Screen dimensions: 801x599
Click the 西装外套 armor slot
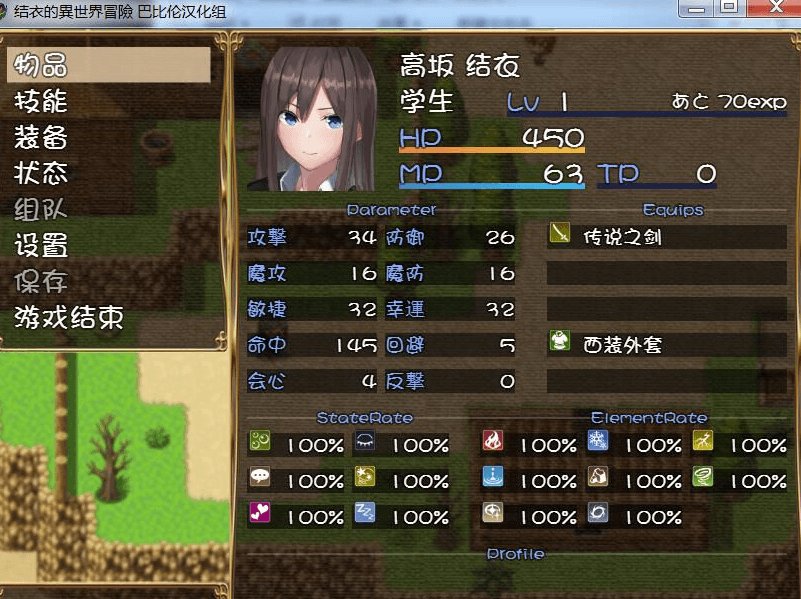point(666,345)
